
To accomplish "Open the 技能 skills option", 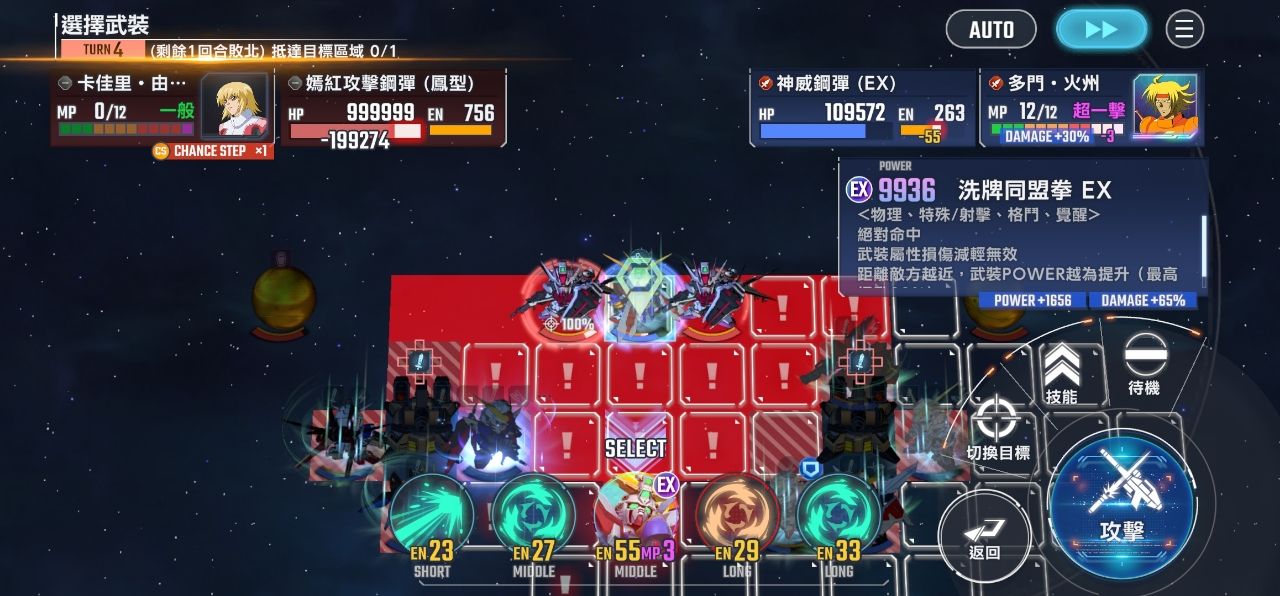I will point(1061,374).
